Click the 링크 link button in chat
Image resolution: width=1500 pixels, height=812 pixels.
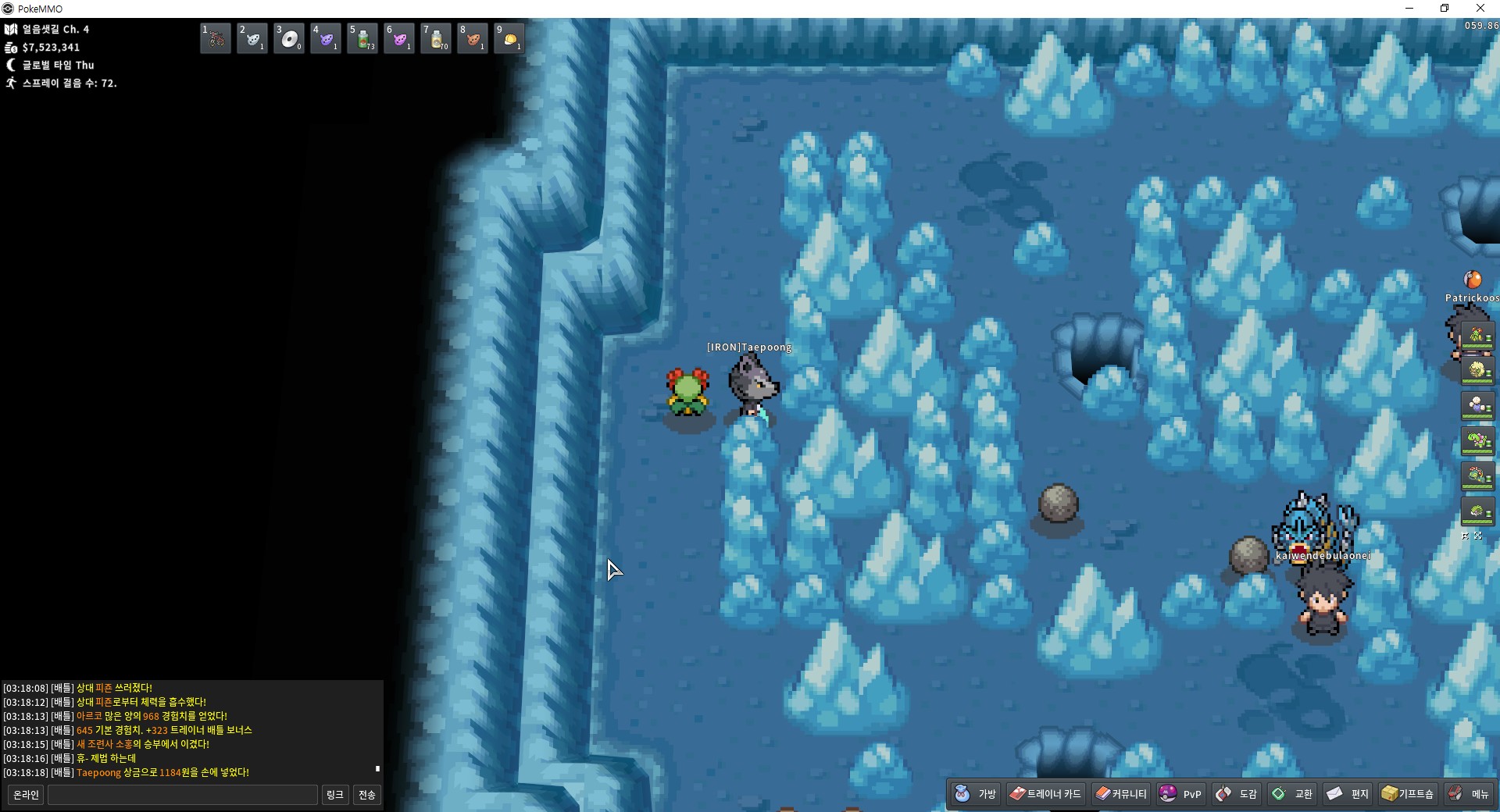coord(334,795)
